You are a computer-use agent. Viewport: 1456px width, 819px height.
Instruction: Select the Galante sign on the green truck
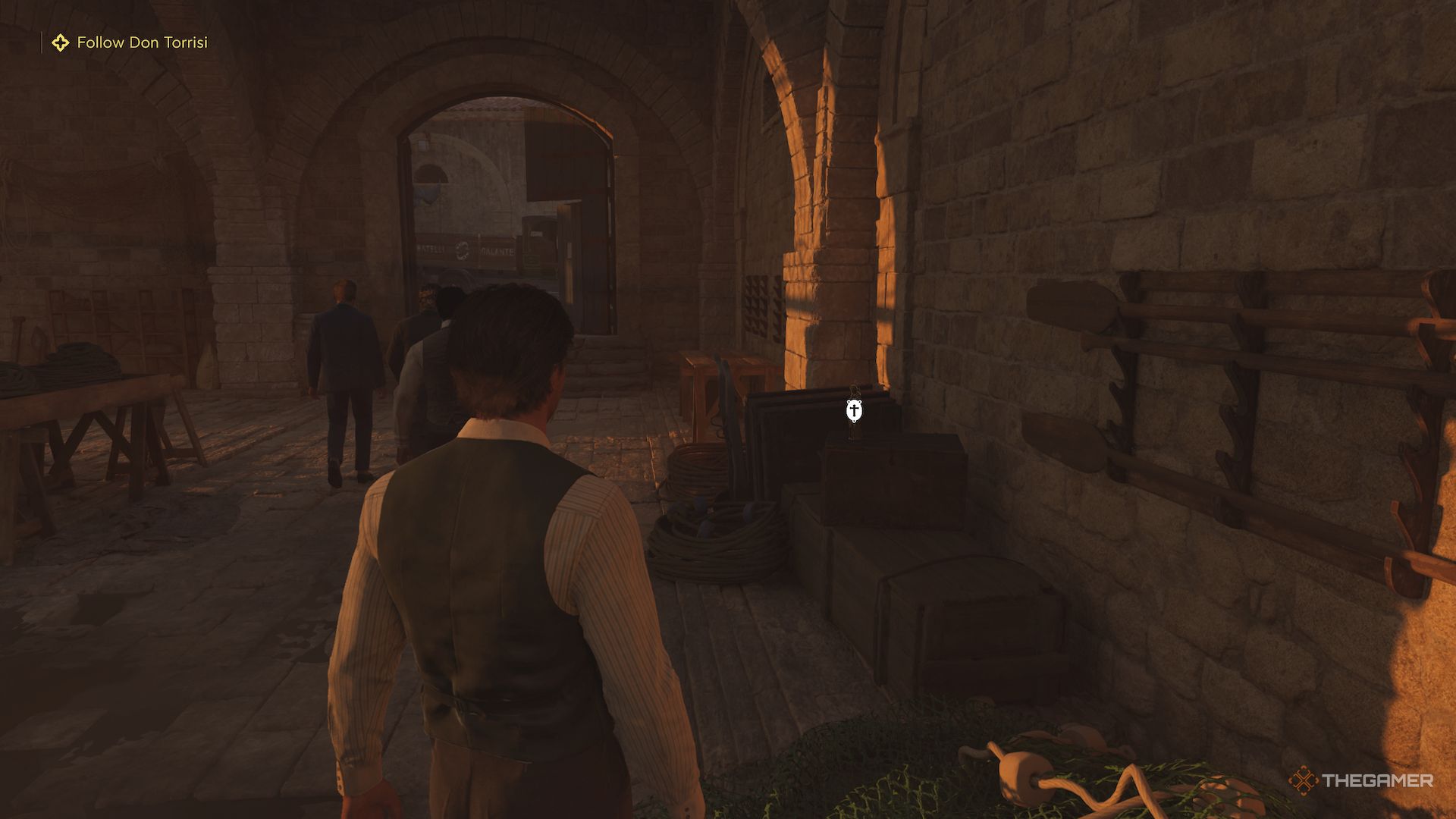497,250
